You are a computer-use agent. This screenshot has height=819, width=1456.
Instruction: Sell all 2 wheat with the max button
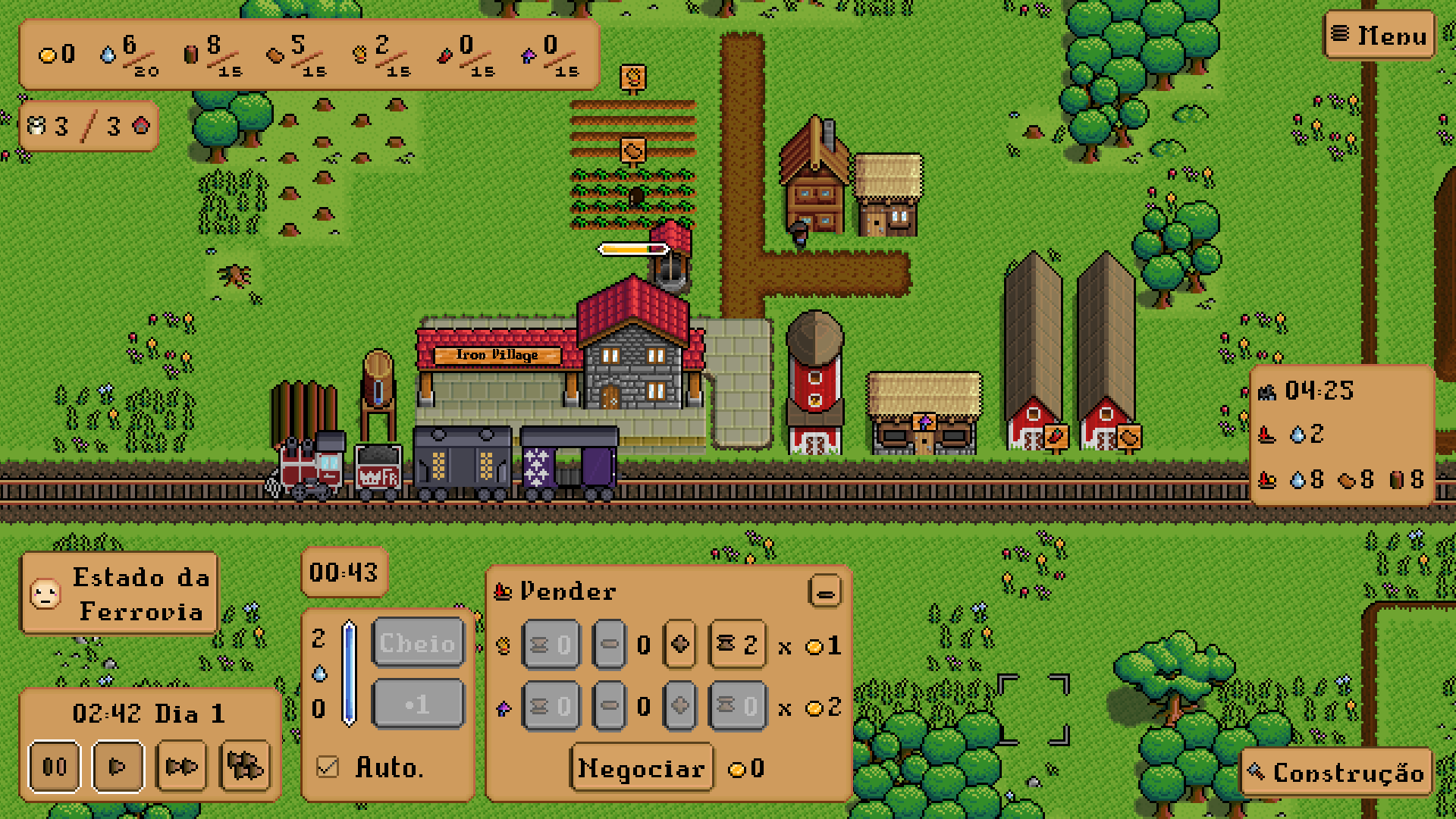click(x=737, y=645)
